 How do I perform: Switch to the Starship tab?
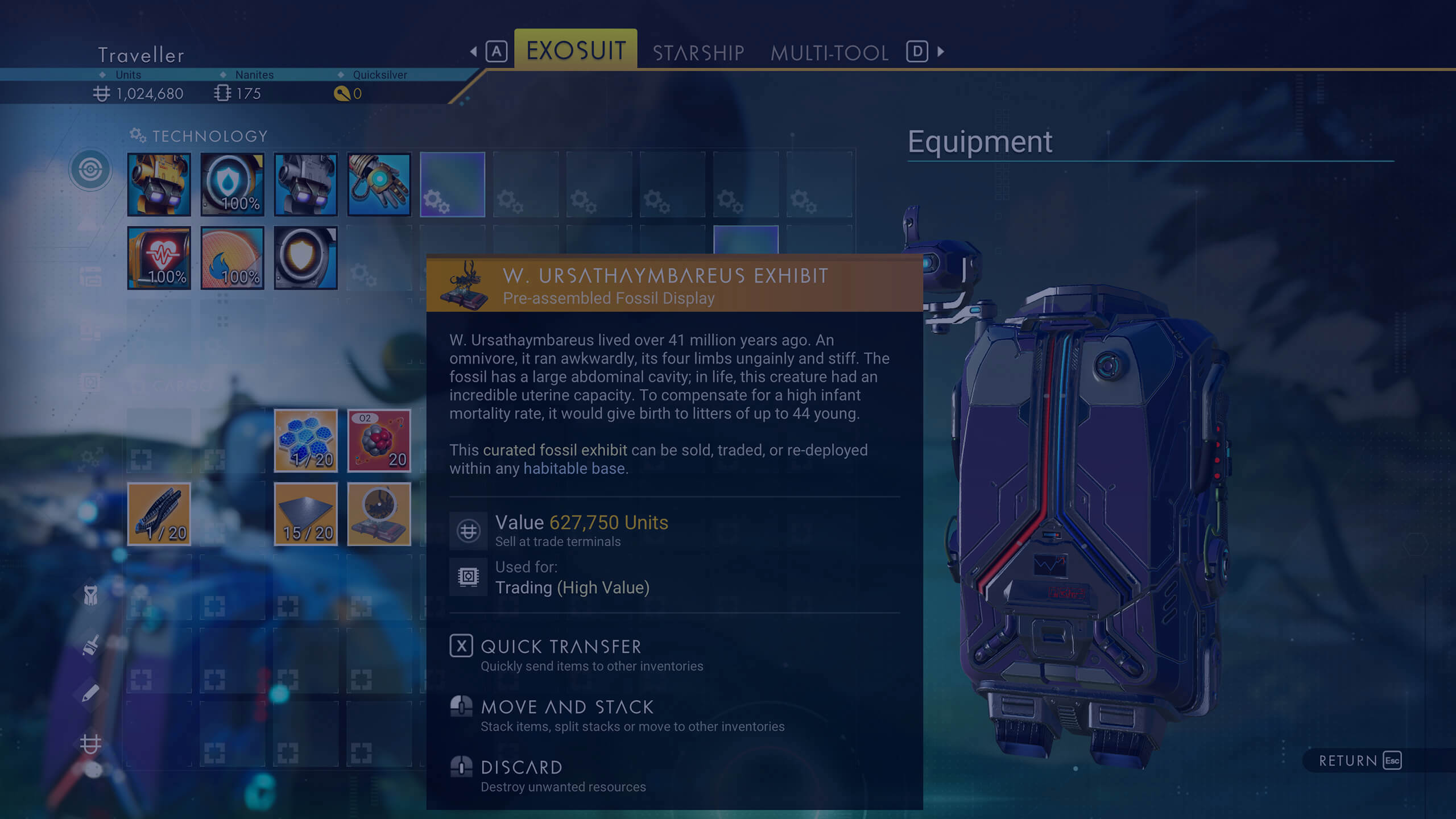(x=698, y=52)
